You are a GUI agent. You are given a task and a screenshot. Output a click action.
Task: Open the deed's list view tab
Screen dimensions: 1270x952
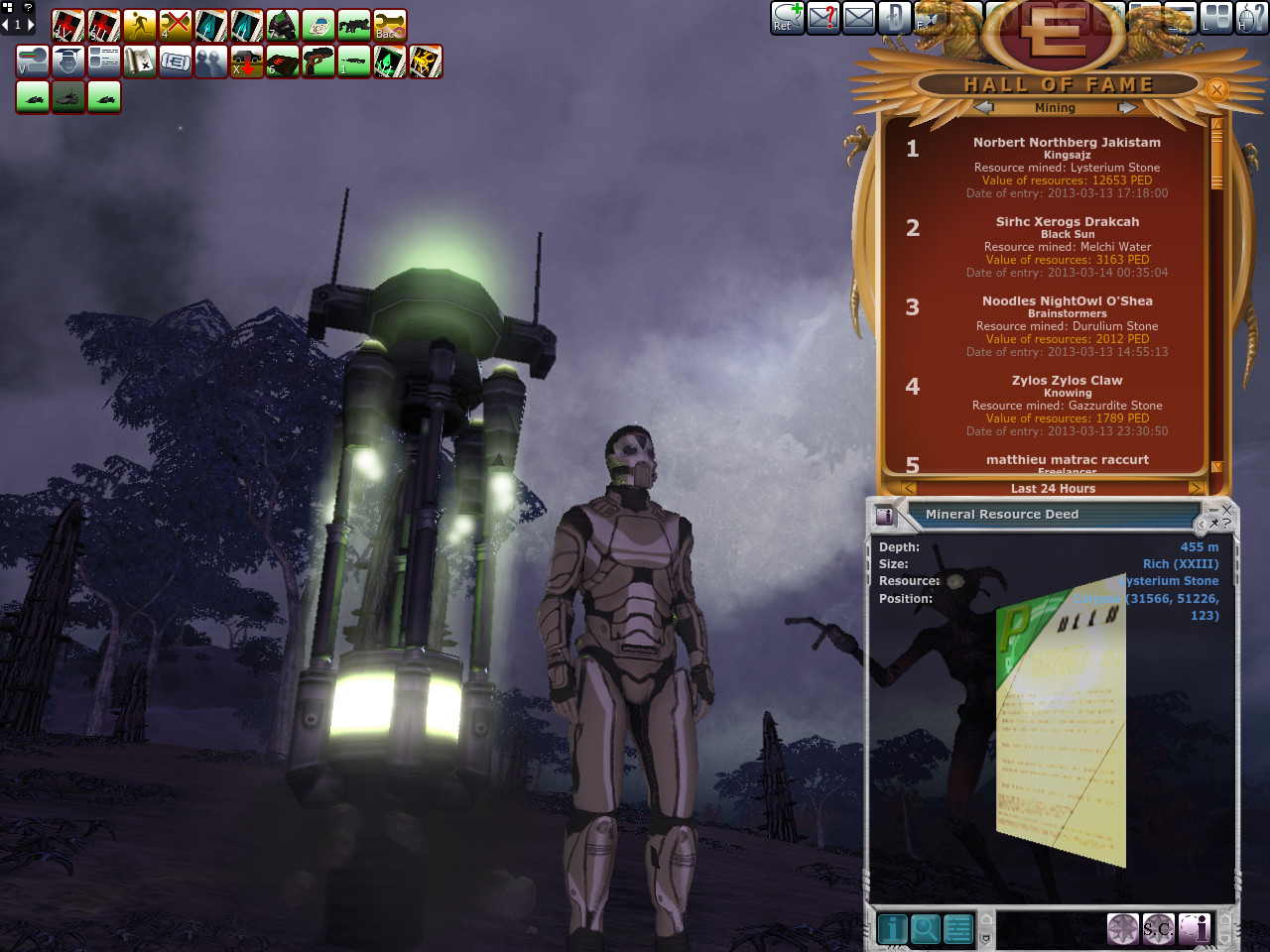958,929
